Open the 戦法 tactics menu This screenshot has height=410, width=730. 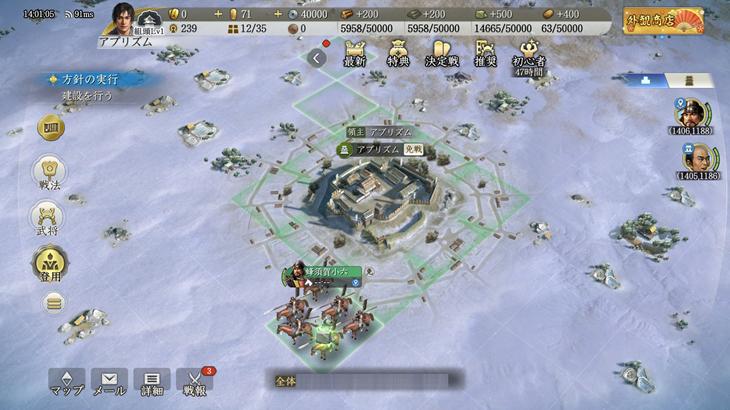(47, 174)
